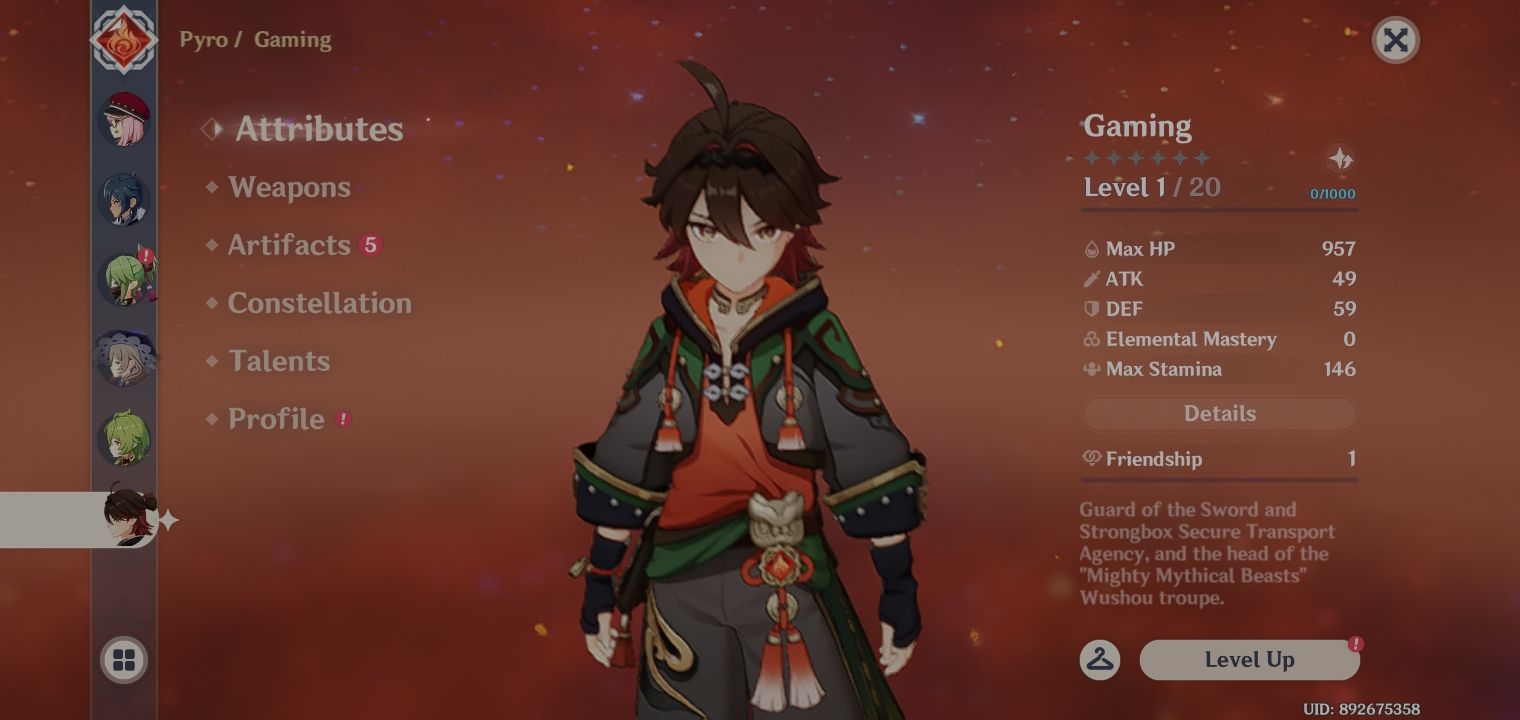Image resolution: width=1520 pixels, height=720 pixels.
Task: Select the blue-haired character's portrait
Action: (x=124, y=198)
